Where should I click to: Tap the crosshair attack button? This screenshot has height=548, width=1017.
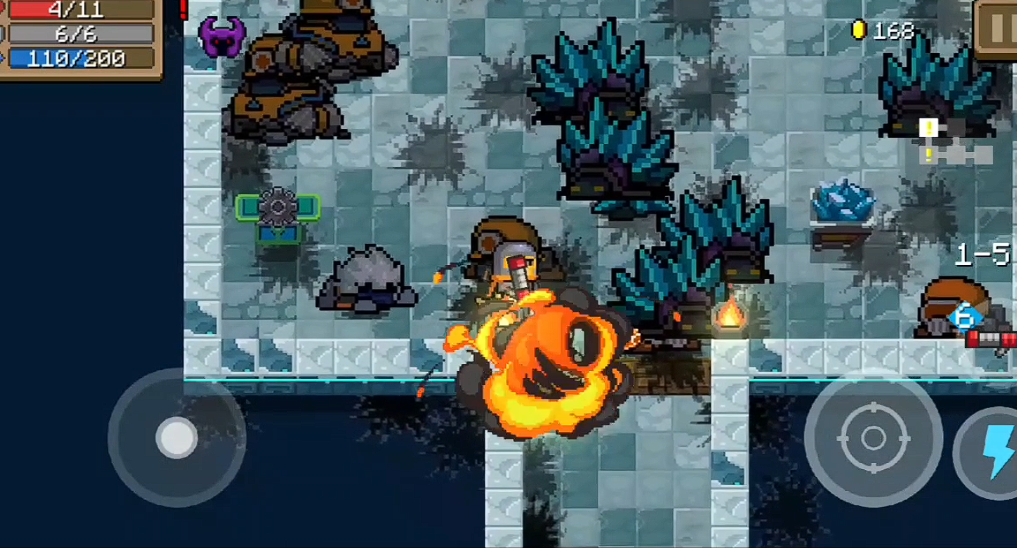click(872, 438)
